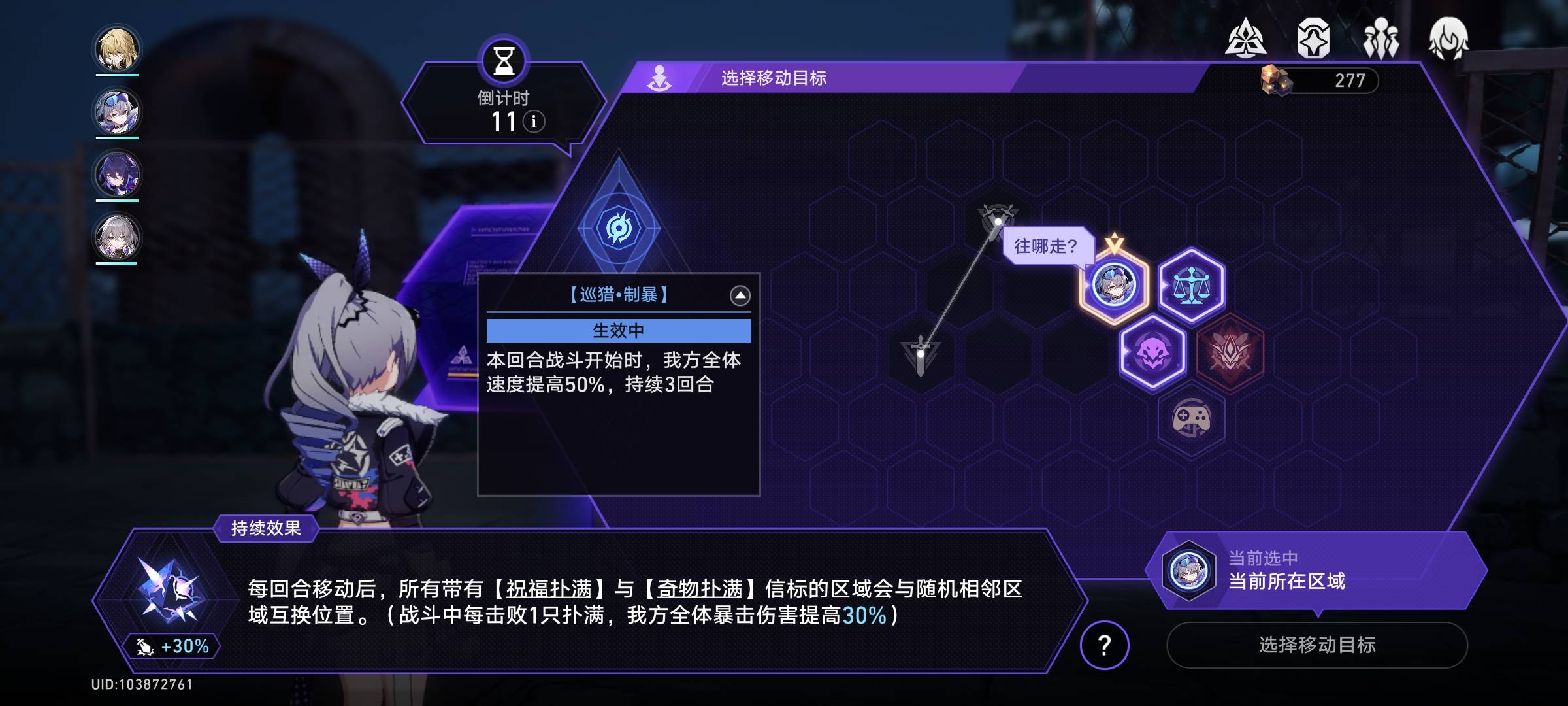
Task: Select the sword node at path end
Action: pyautogui.click(x=921, y=355)
